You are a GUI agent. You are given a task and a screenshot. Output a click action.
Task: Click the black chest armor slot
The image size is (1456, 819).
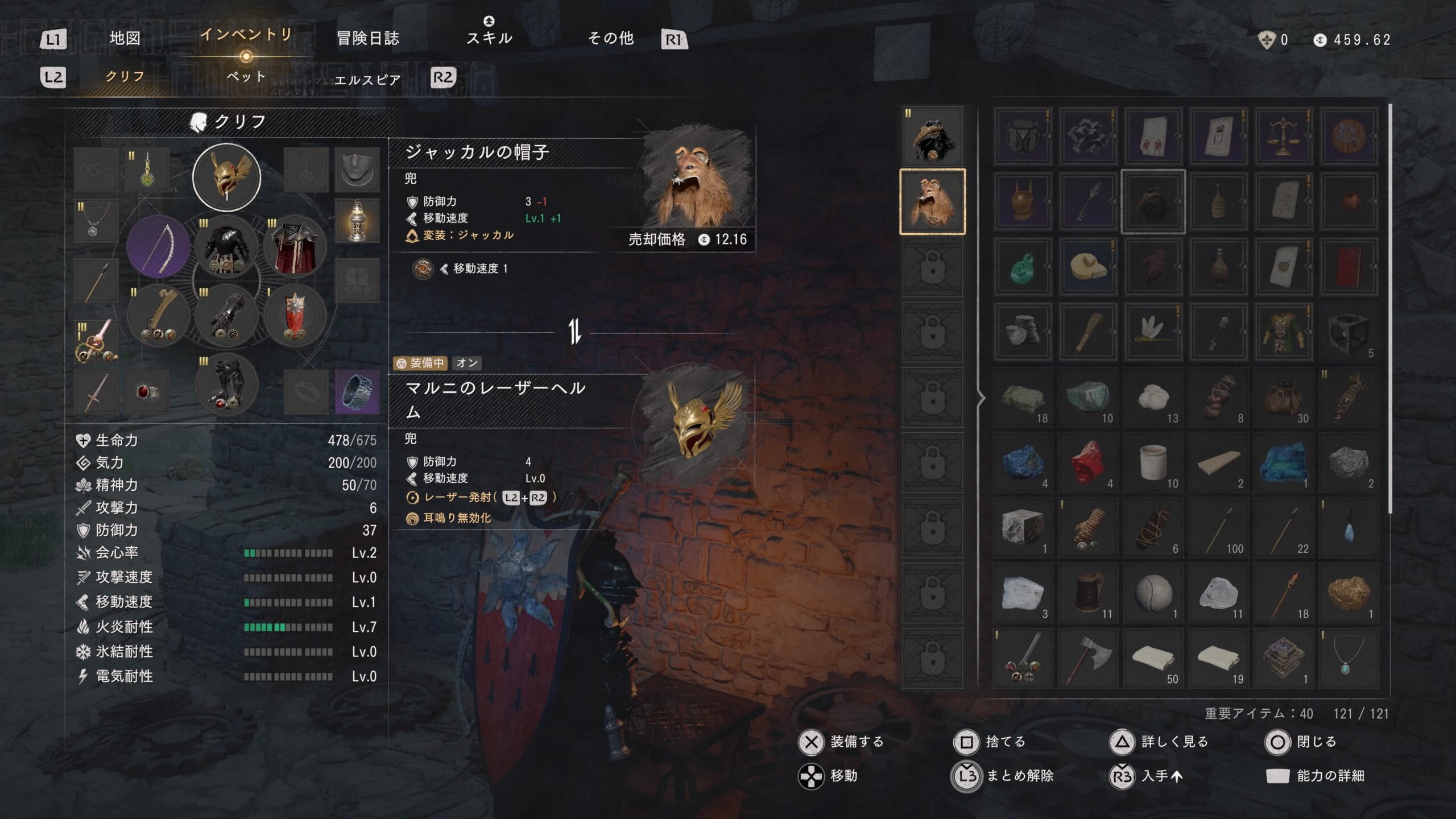pyautogui.click(x=226, y=247)
